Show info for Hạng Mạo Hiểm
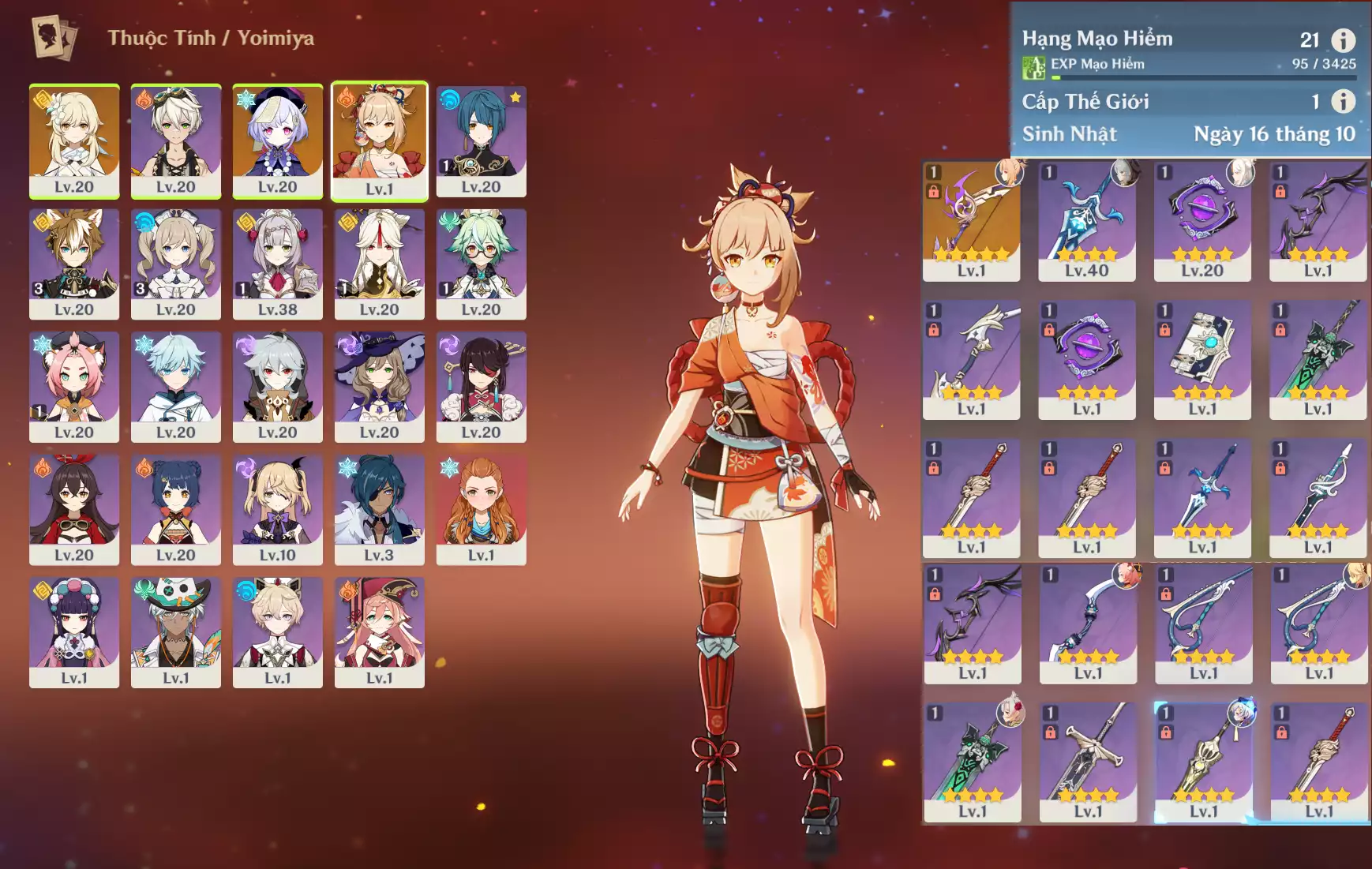 [x=1343, y=39]
